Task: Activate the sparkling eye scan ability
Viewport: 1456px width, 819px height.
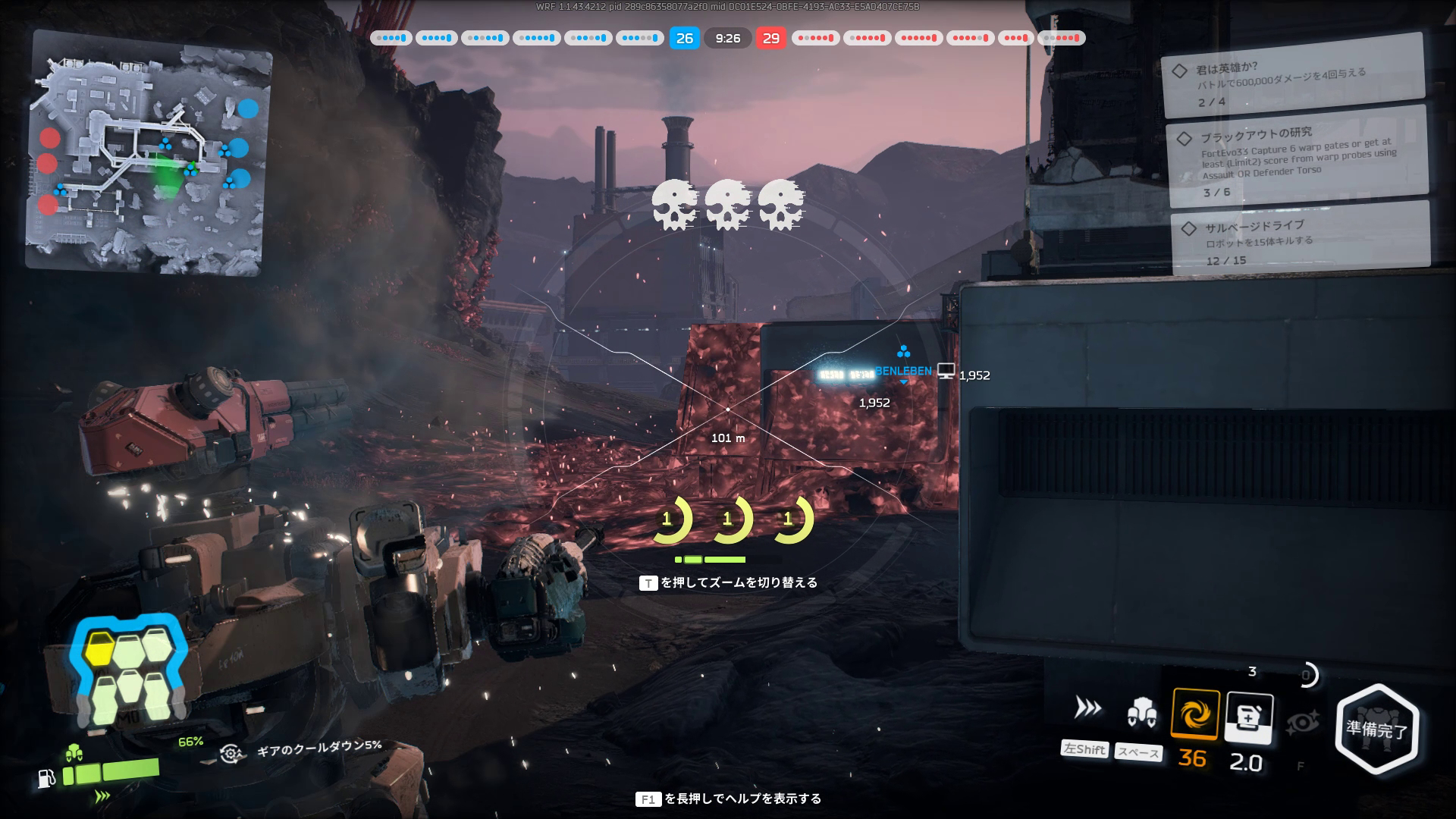Action: (x=1303, y=722)
